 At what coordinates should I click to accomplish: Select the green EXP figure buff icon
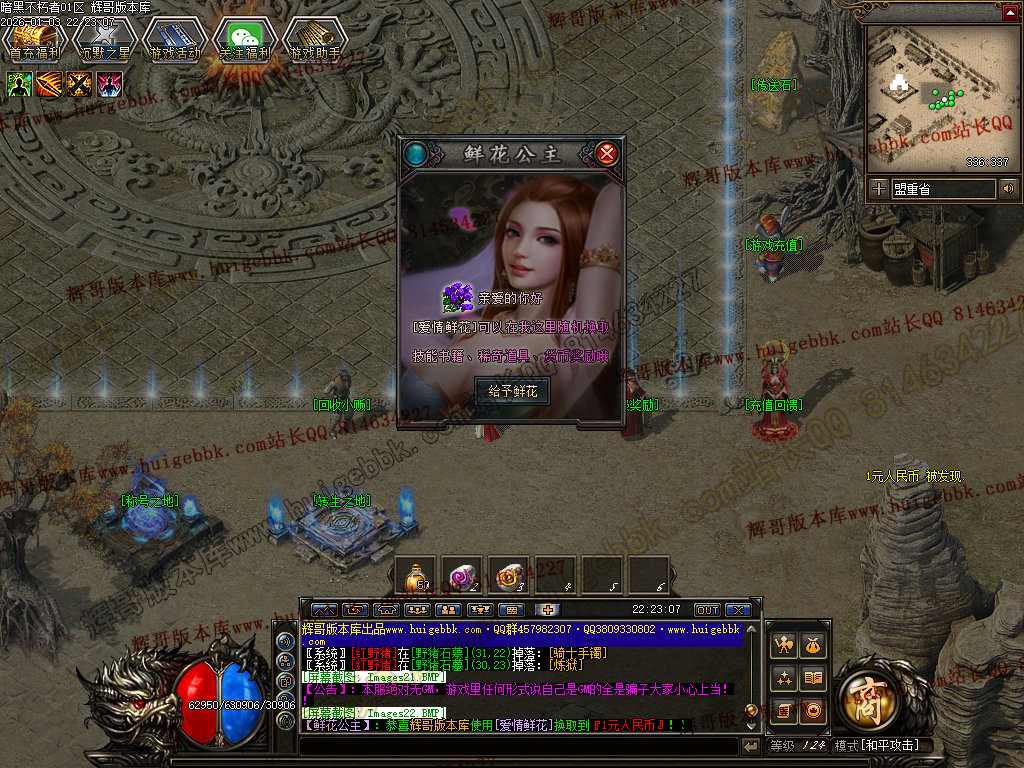[19, 84]
